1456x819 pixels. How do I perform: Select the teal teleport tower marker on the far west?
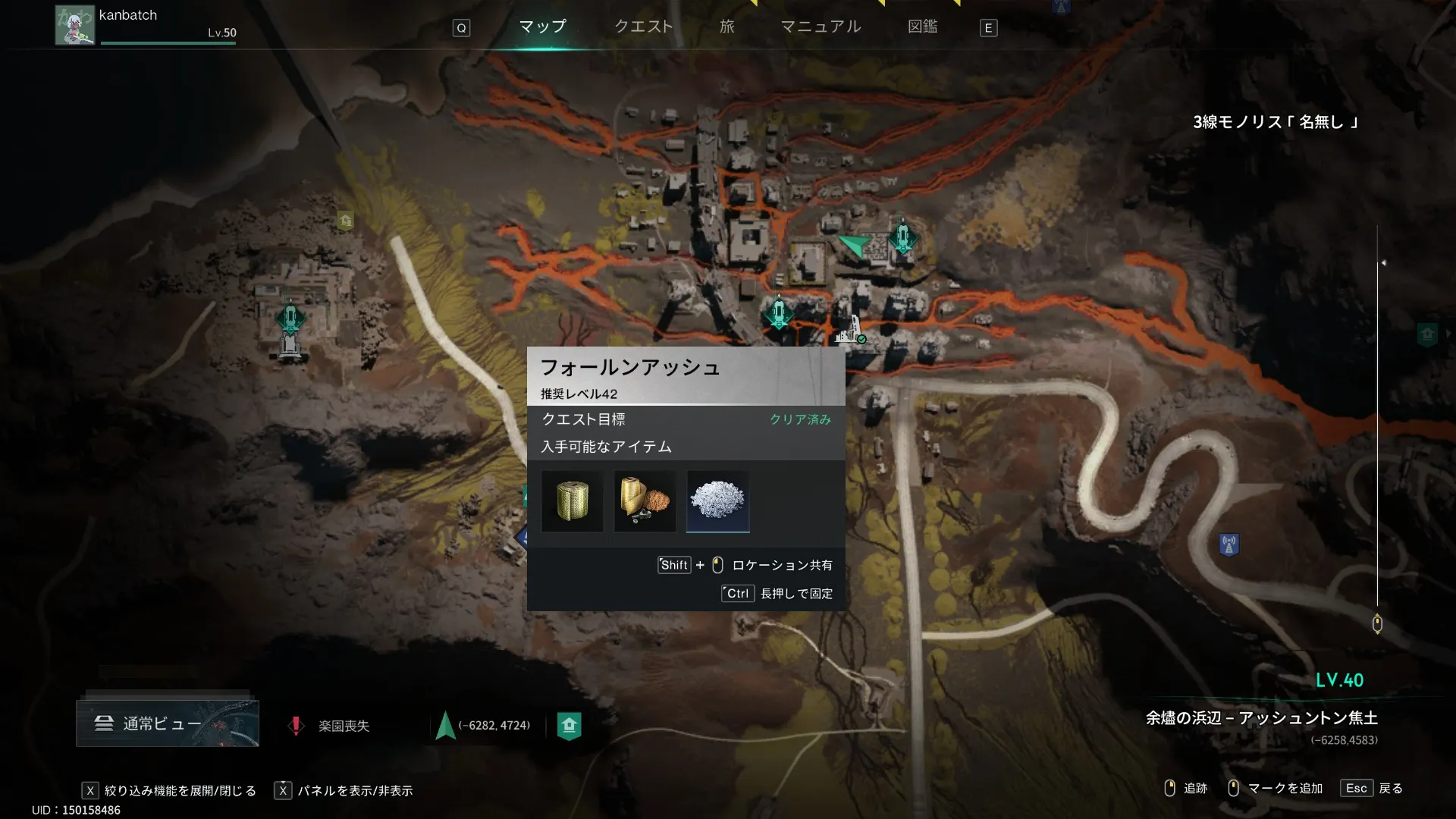pos(290,318)
